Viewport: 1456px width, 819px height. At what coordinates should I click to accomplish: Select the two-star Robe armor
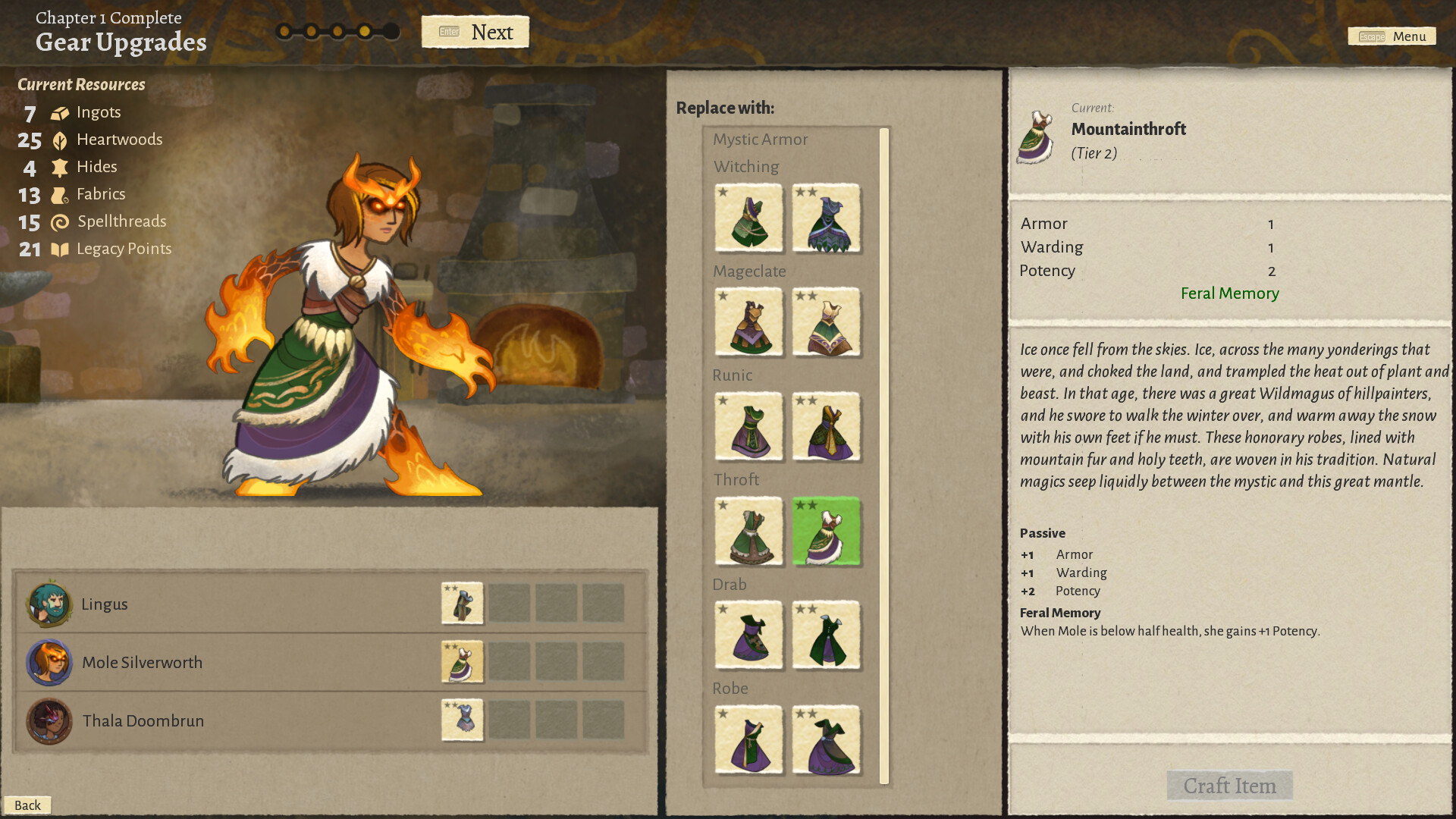click(826, 741)
